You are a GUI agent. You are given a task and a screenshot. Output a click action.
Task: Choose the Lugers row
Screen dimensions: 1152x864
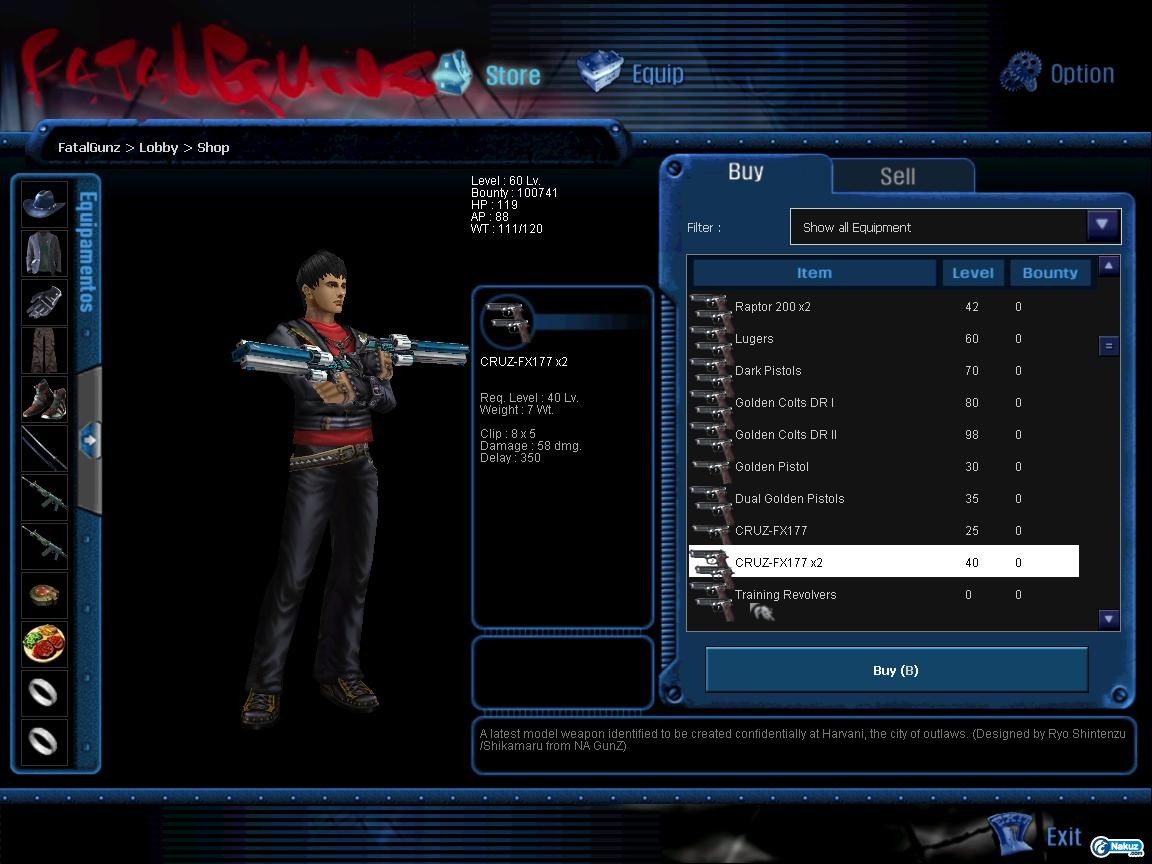point(754,339)
